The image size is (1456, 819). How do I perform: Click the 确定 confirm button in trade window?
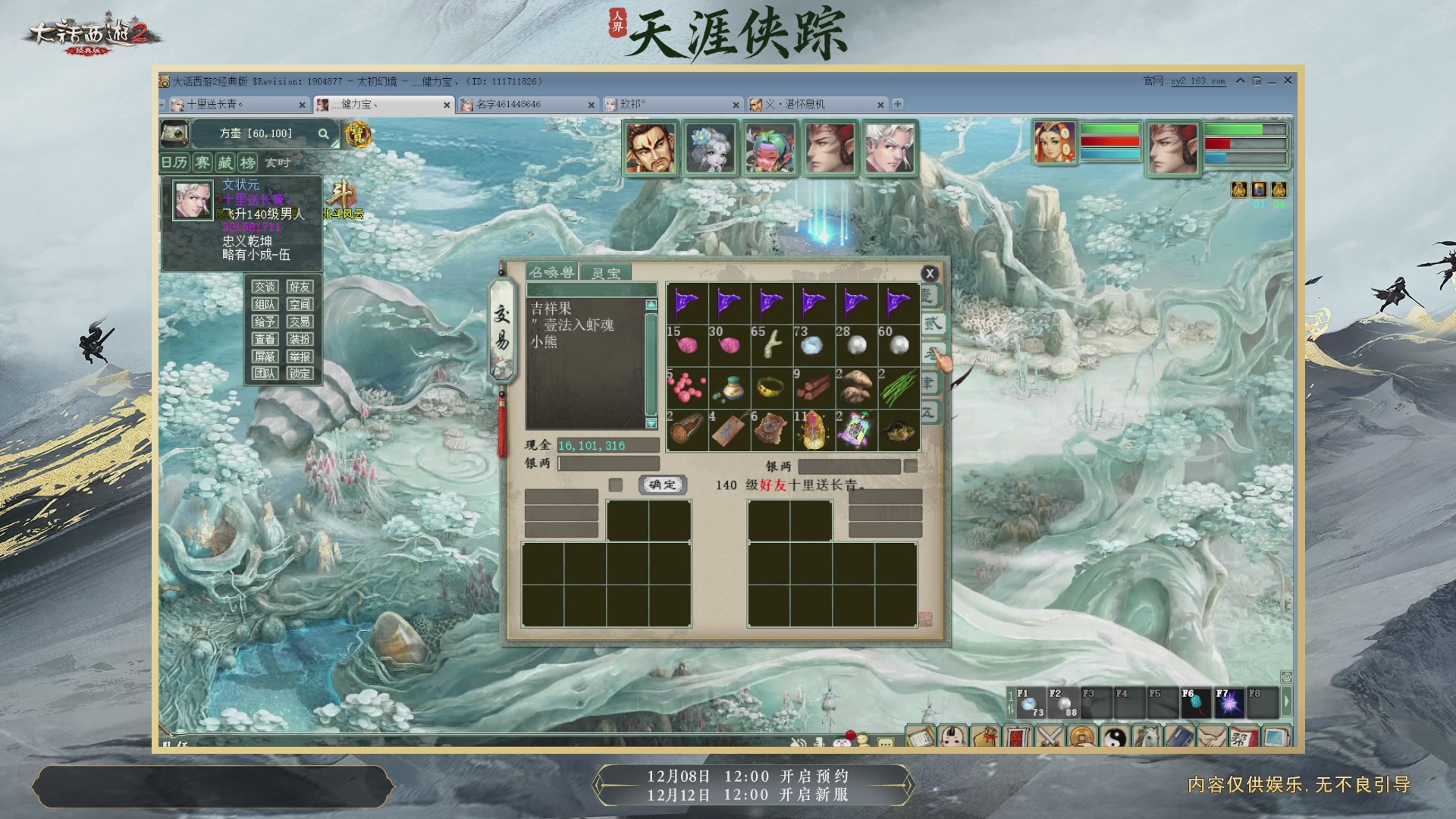click(662, 485)
